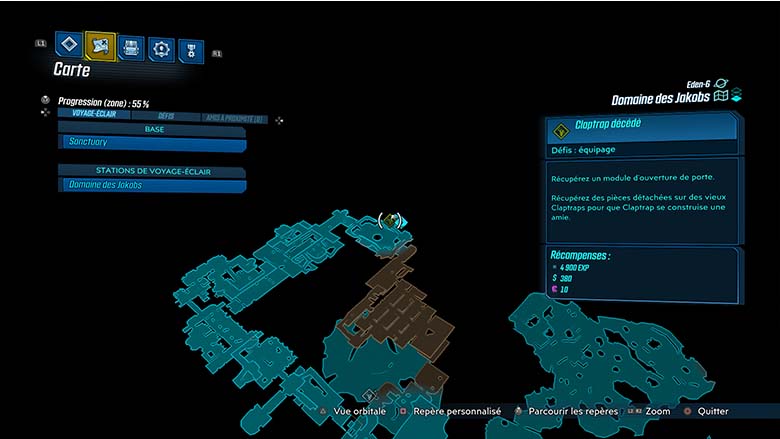Open the missions log tab icon
The height and width of the screenshot is (439, 780).
(68, 44)
